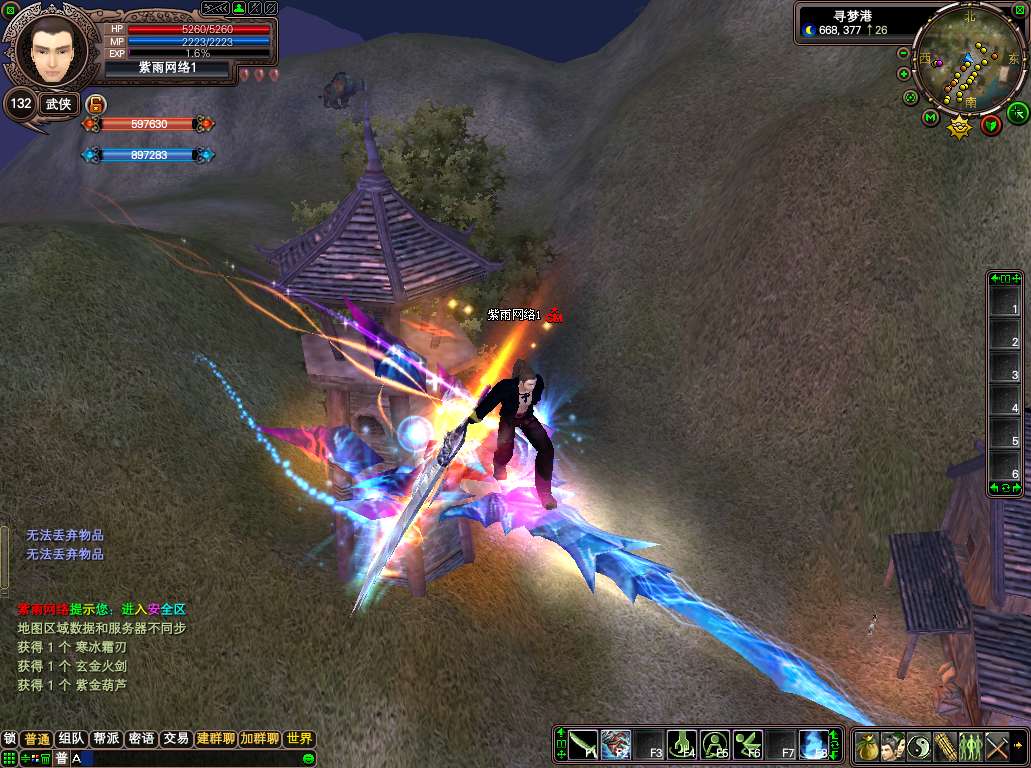Switch to the 普通 chat channel
Screen dimensions: 1031x768
pos(37,739)
